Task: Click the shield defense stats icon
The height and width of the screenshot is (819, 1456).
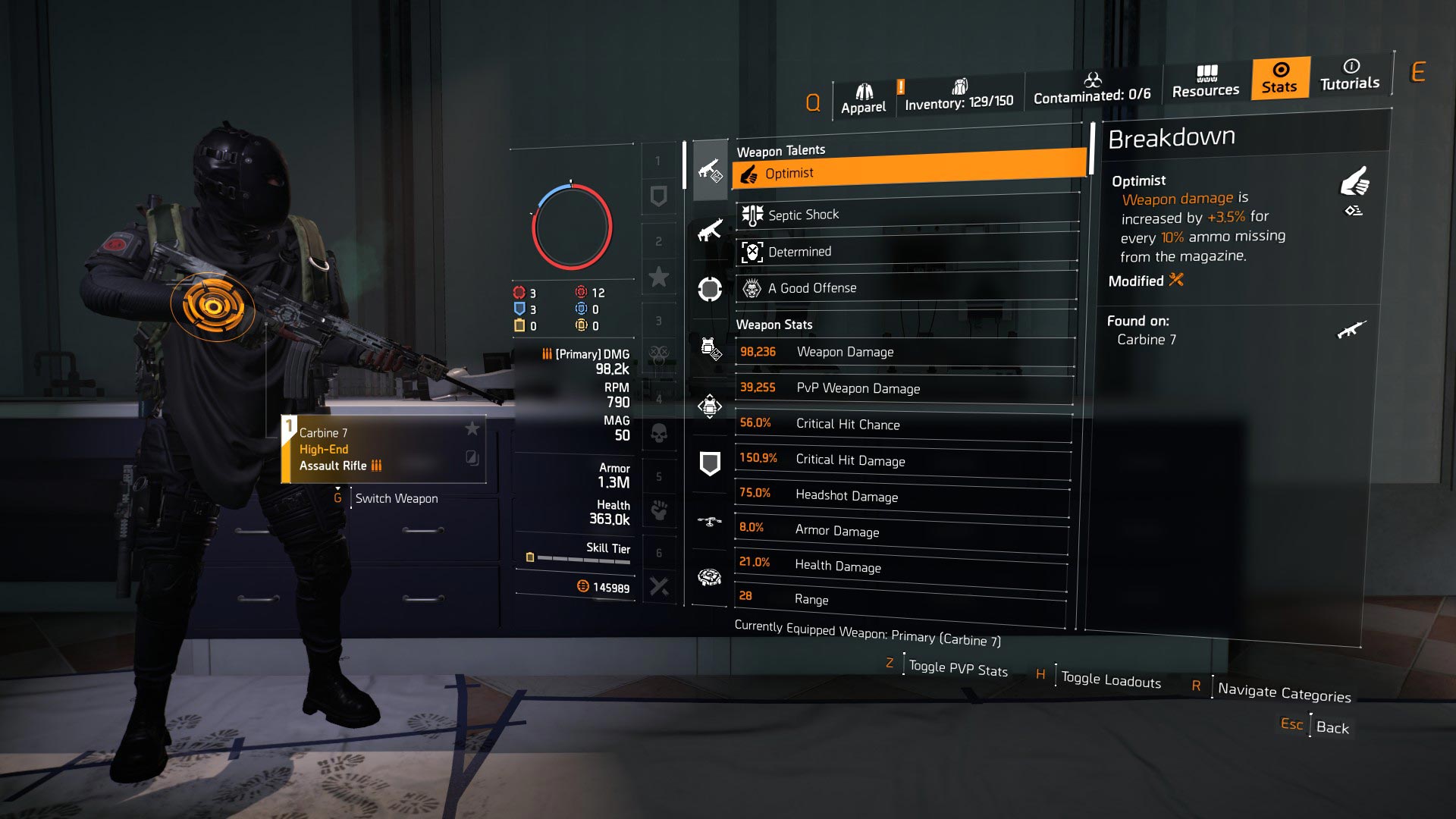Action: point(710,463)
